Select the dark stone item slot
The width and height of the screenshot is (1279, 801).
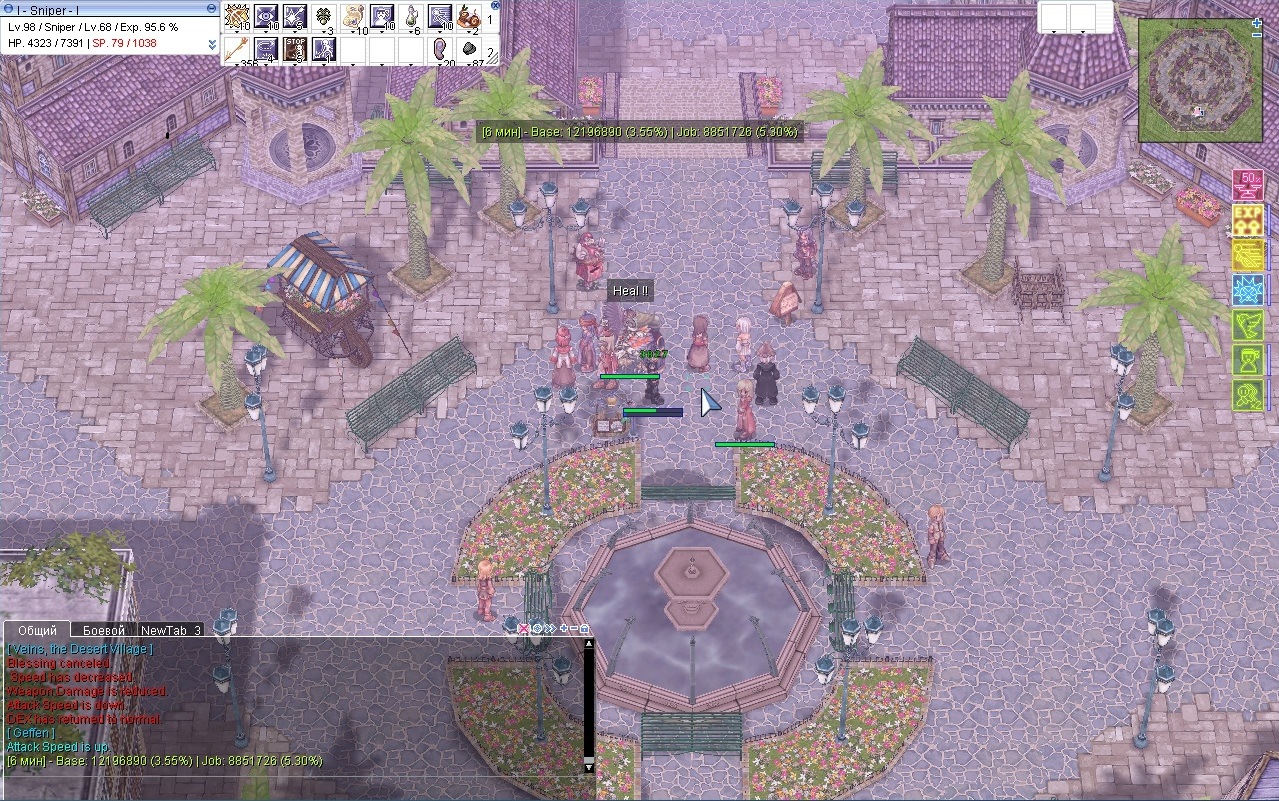(469, 48)
